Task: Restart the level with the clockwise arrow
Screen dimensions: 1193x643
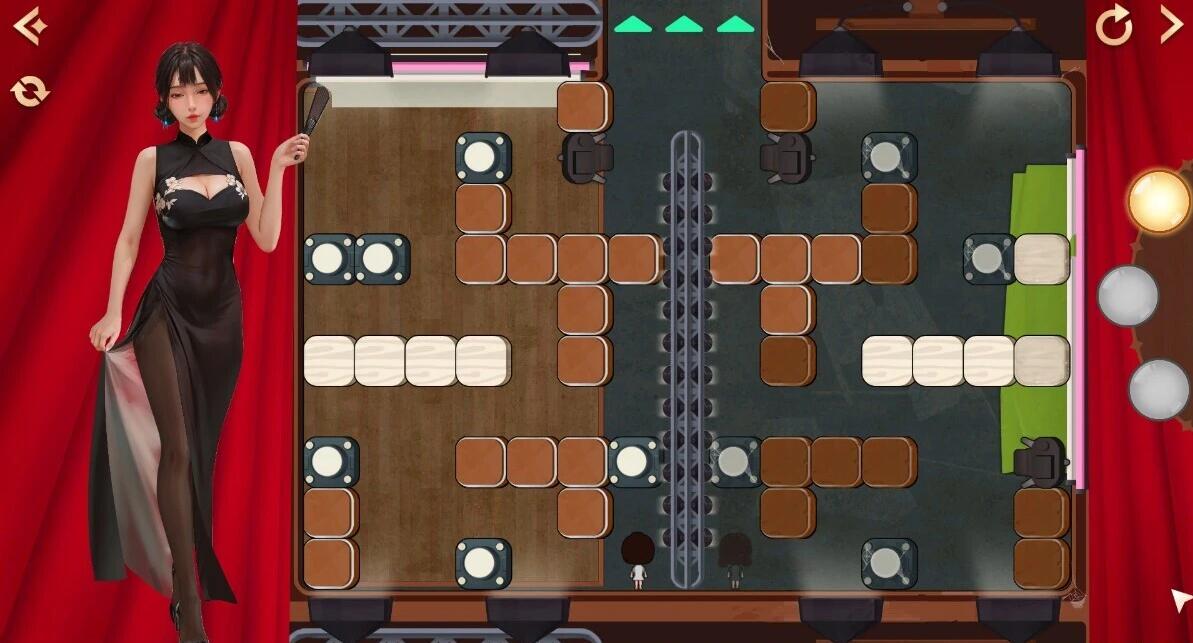Action: coord(1114,25)
